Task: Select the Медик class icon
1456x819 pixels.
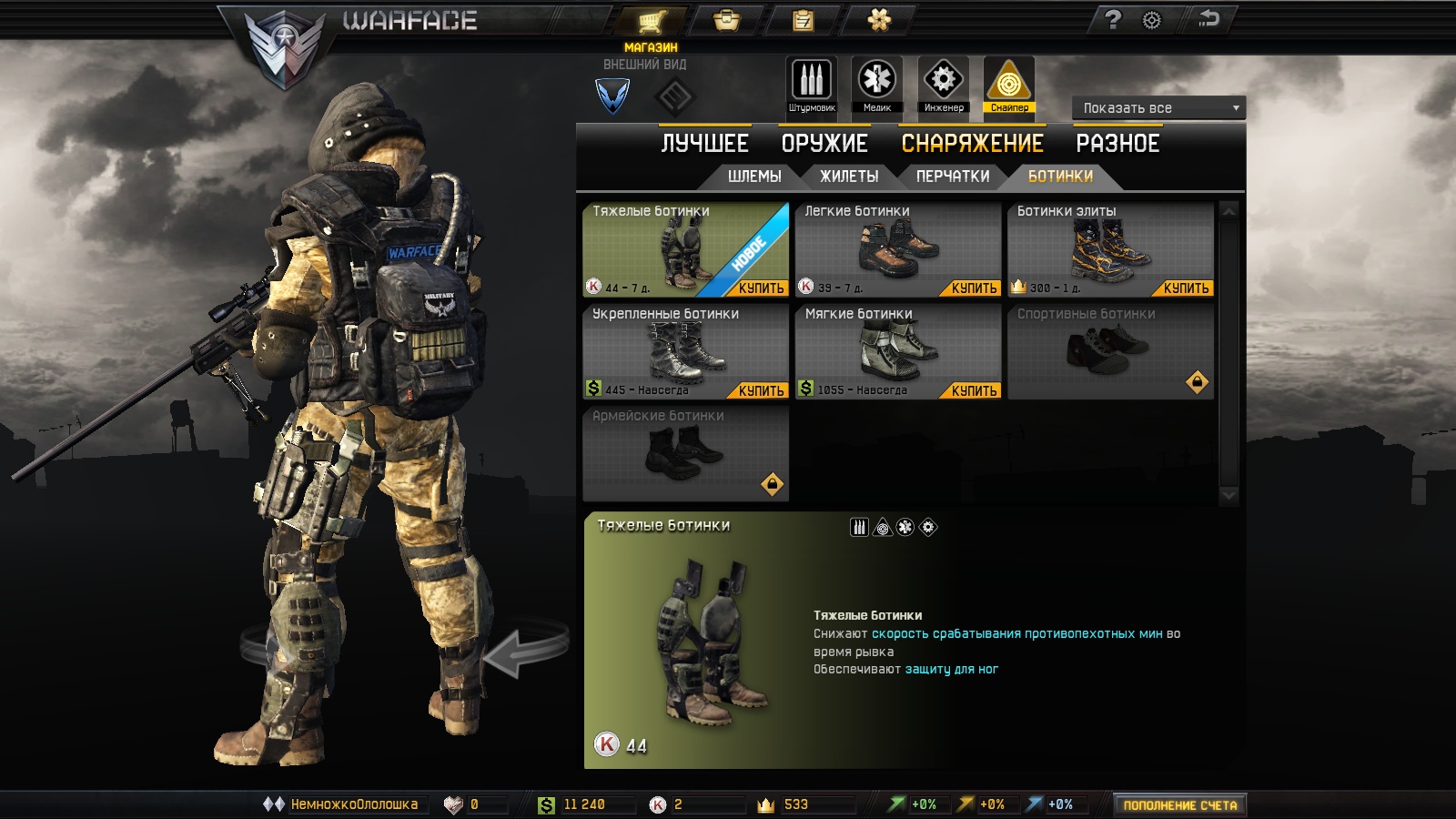Action: (x=877, y=85)
